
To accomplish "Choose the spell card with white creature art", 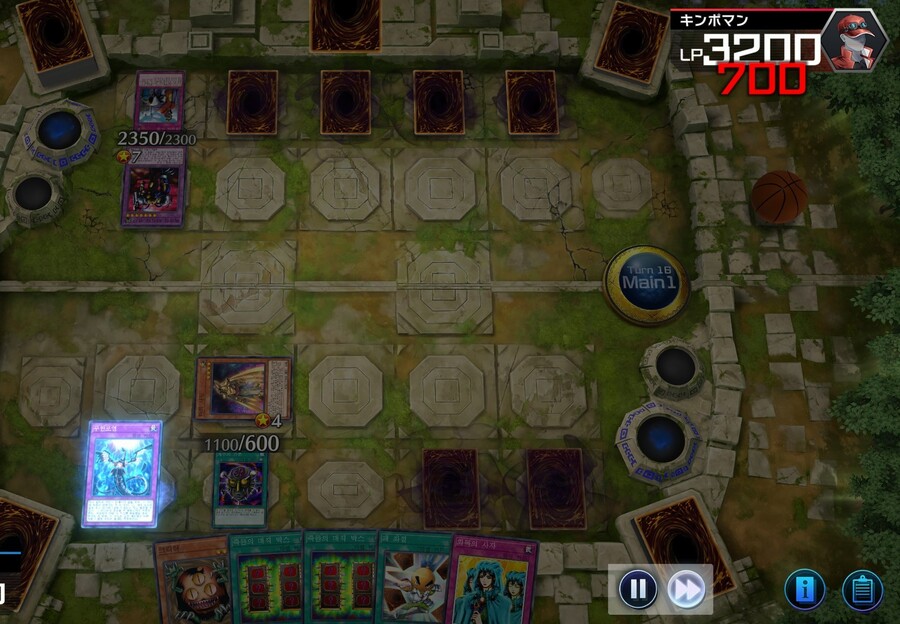I will tap(413, 580).
